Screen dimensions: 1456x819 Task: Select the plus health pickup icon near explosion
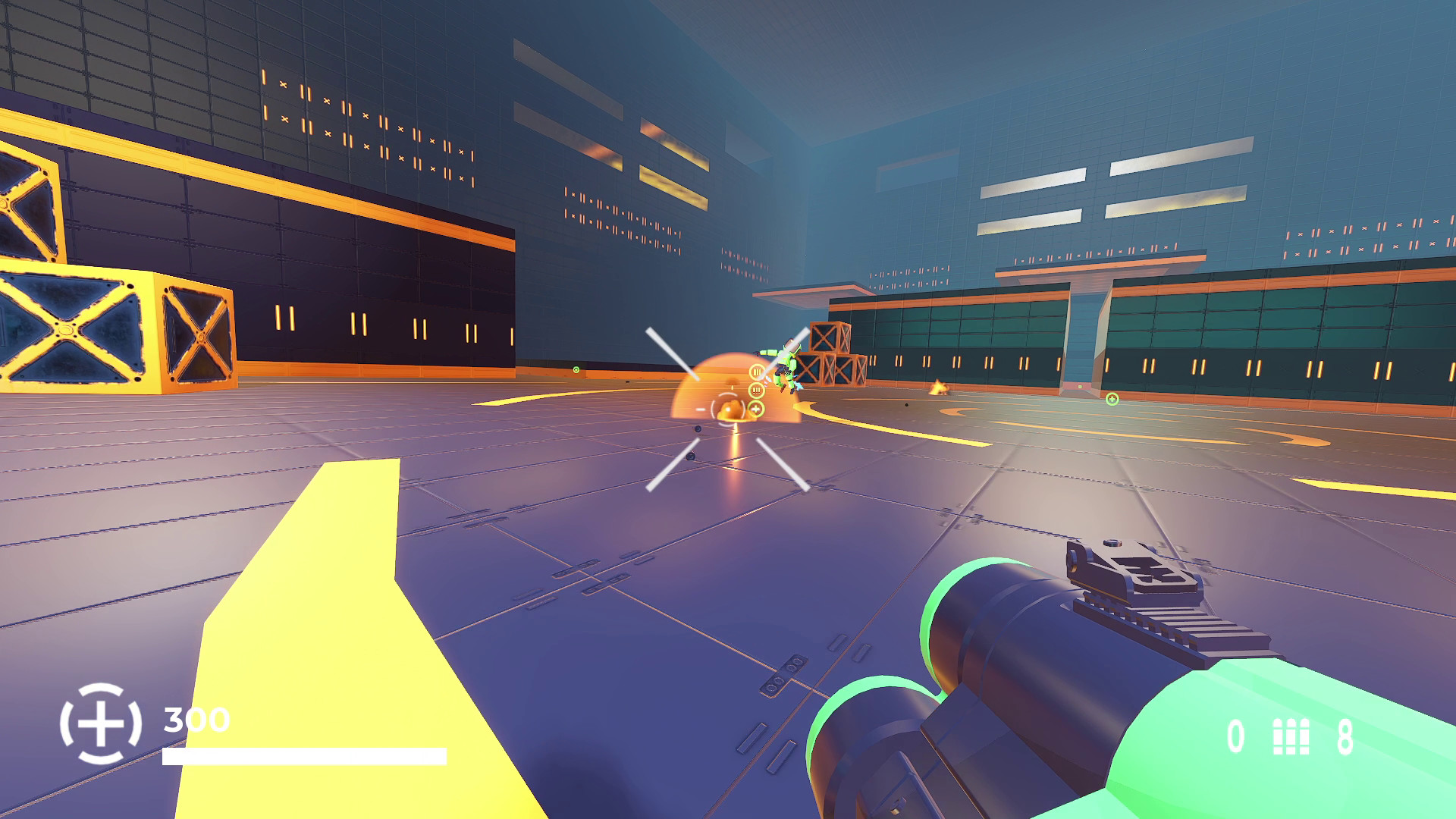click(756, 408)
